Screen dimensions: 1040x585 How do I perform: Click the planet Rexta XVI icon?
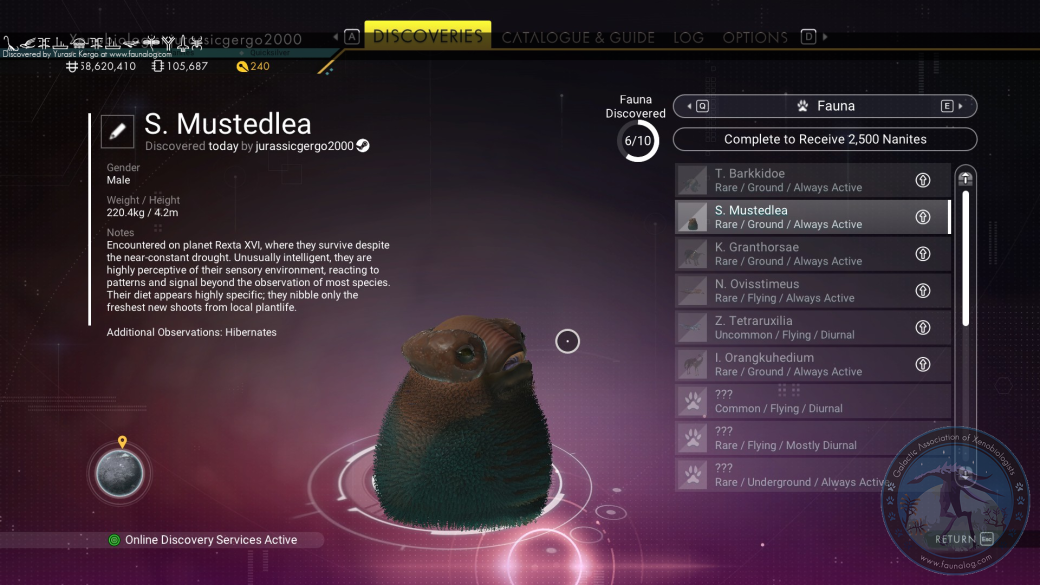coord(119,474)
